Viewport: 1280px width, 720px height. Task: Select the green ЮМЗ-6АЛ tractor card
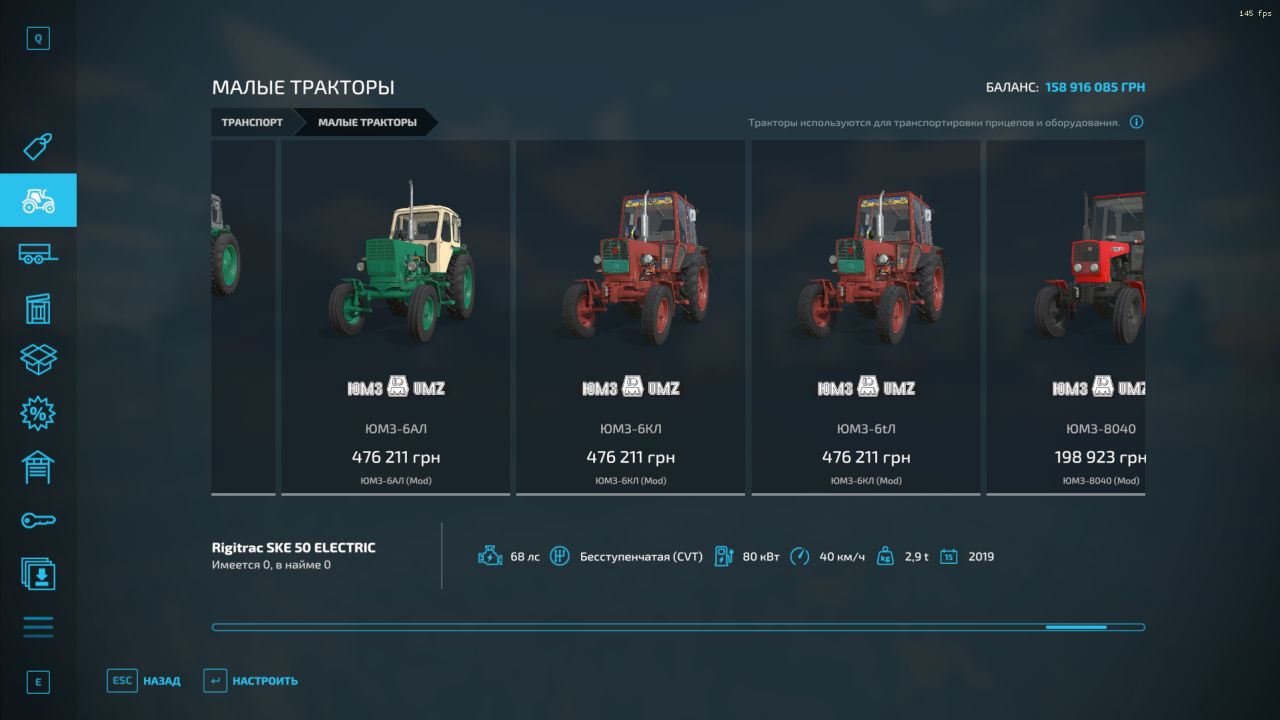tap(395, 316)
